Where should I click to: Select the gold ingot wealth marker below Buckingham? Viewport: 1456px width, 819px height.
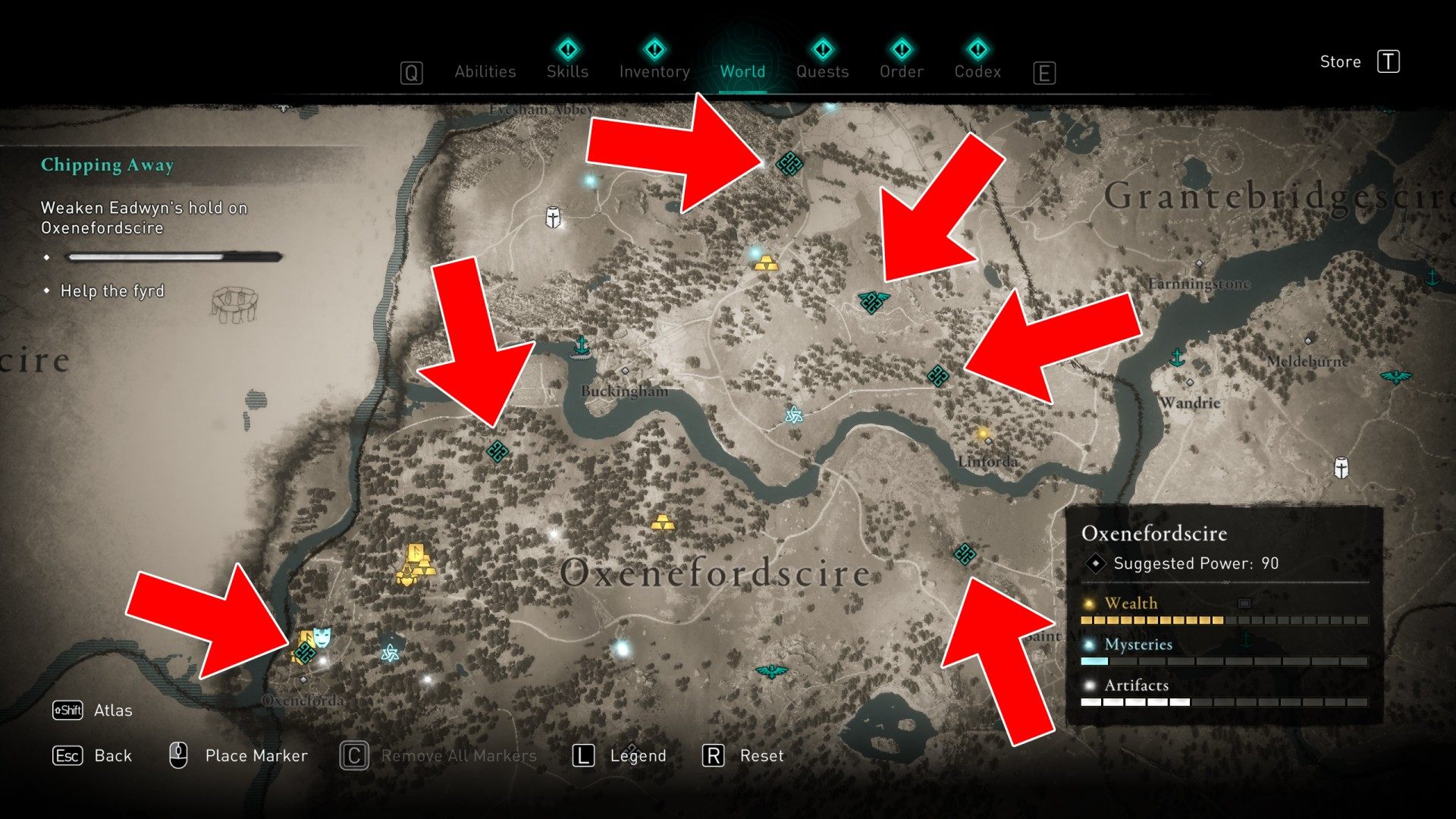click(662, 522)
